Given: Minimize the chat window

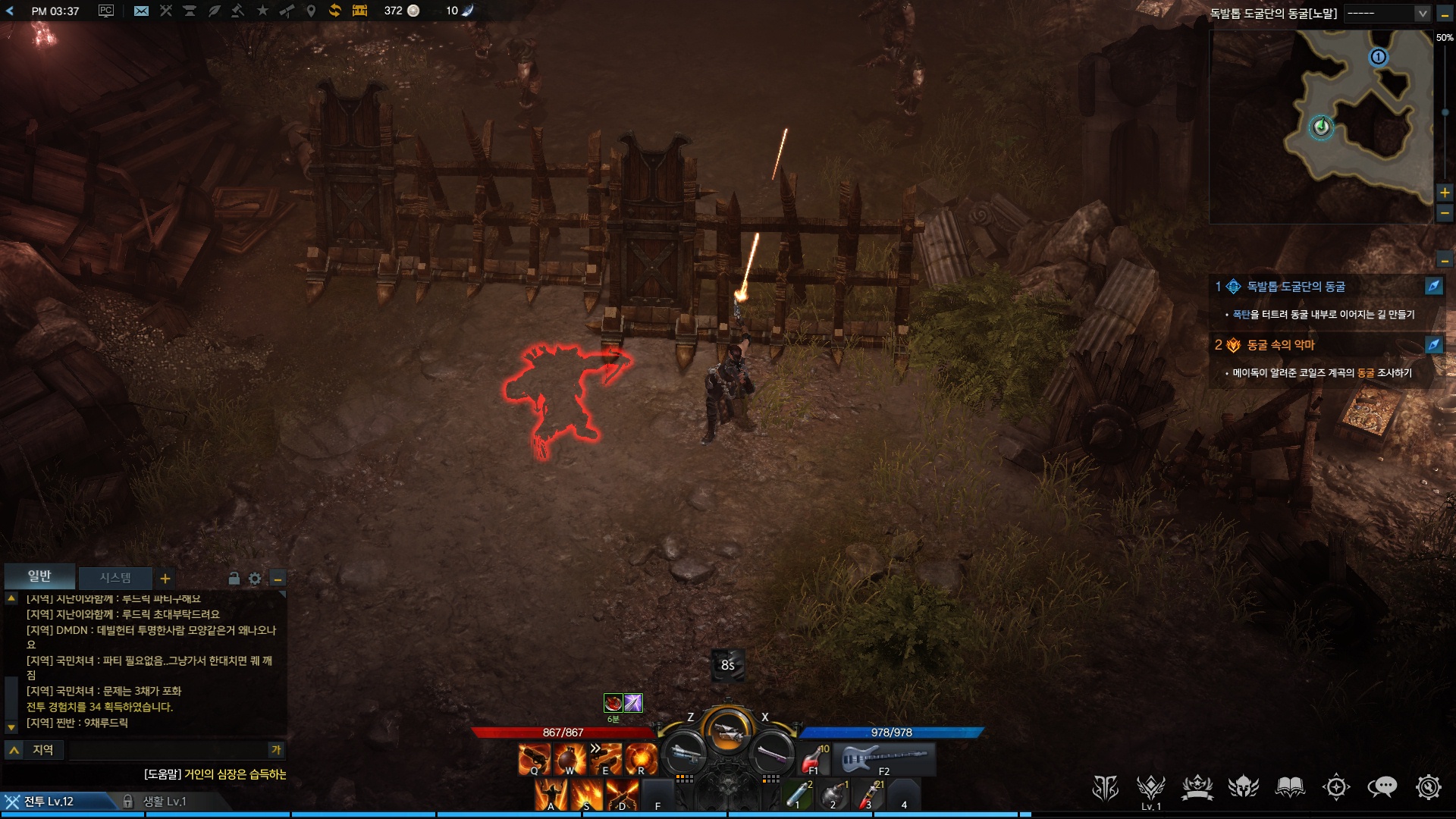Looking at the screenshot, I should (278, 579).
